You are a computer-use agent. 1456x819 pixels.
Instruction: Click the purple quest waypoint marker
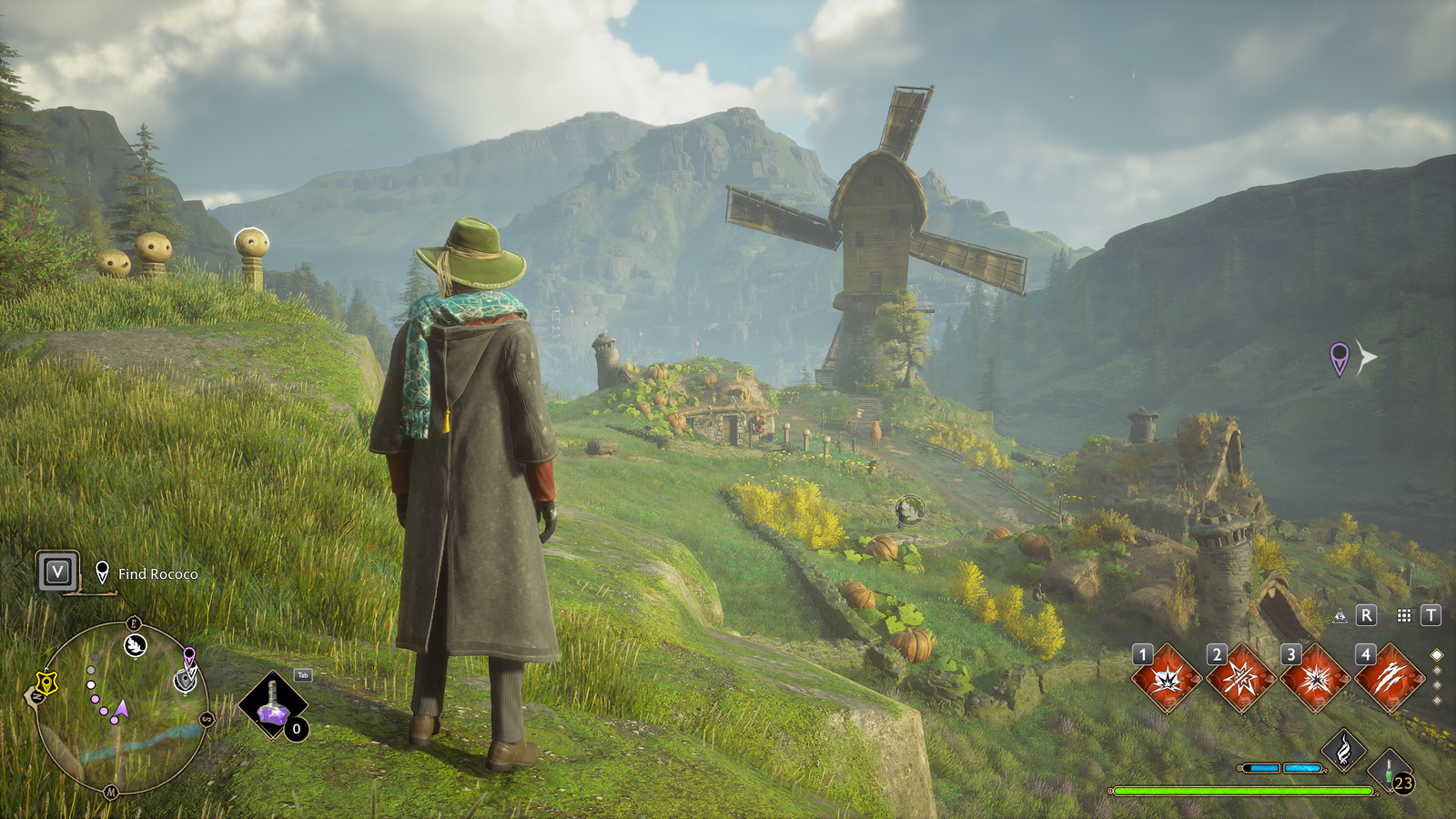coord(1339,358)
